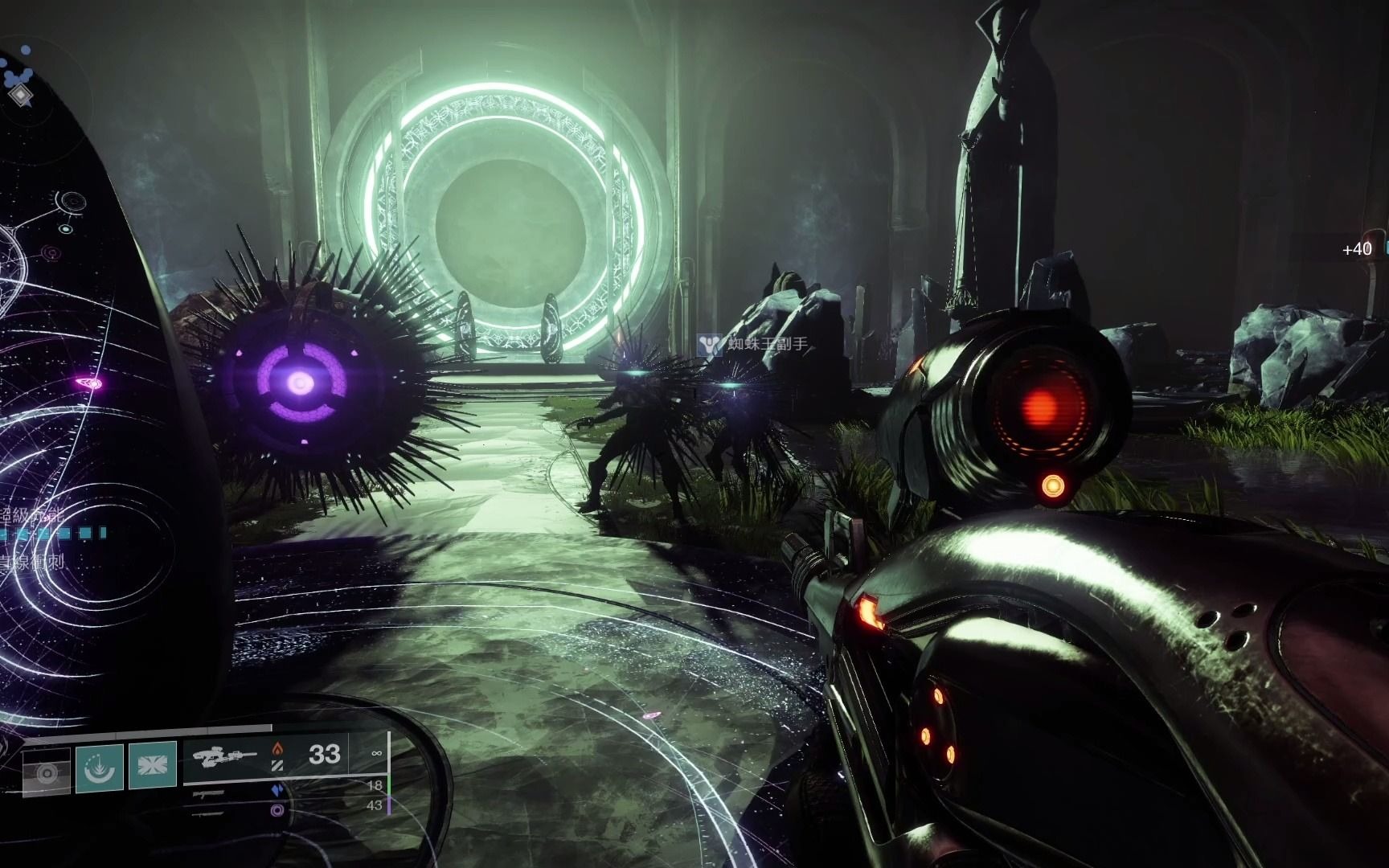Select the grenade ability icon with concentric rings

pyautogui.click(x=47, y=772)
